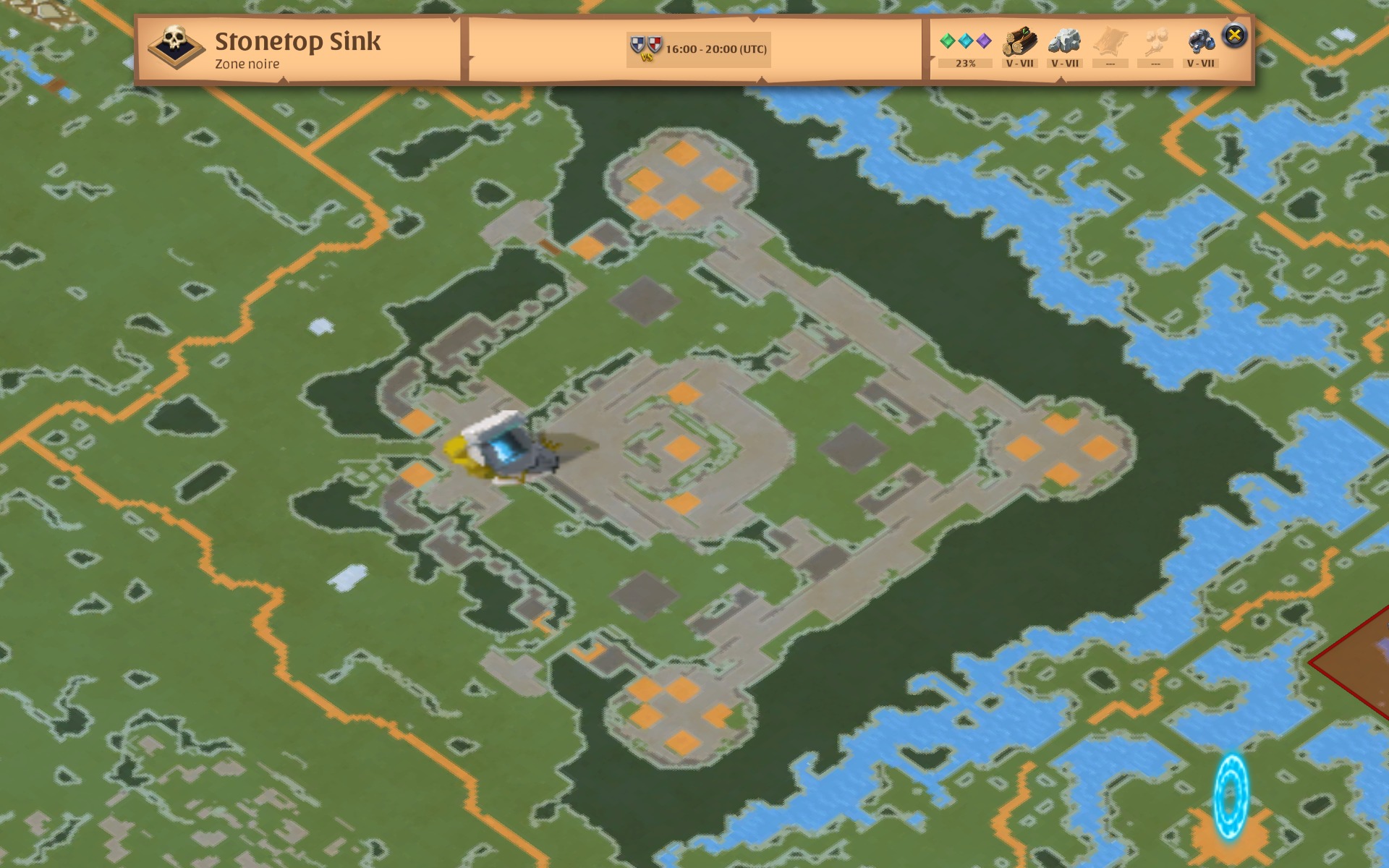
Task: Click the blue enchantment gem icon
Action: click(x=967, y=41)
